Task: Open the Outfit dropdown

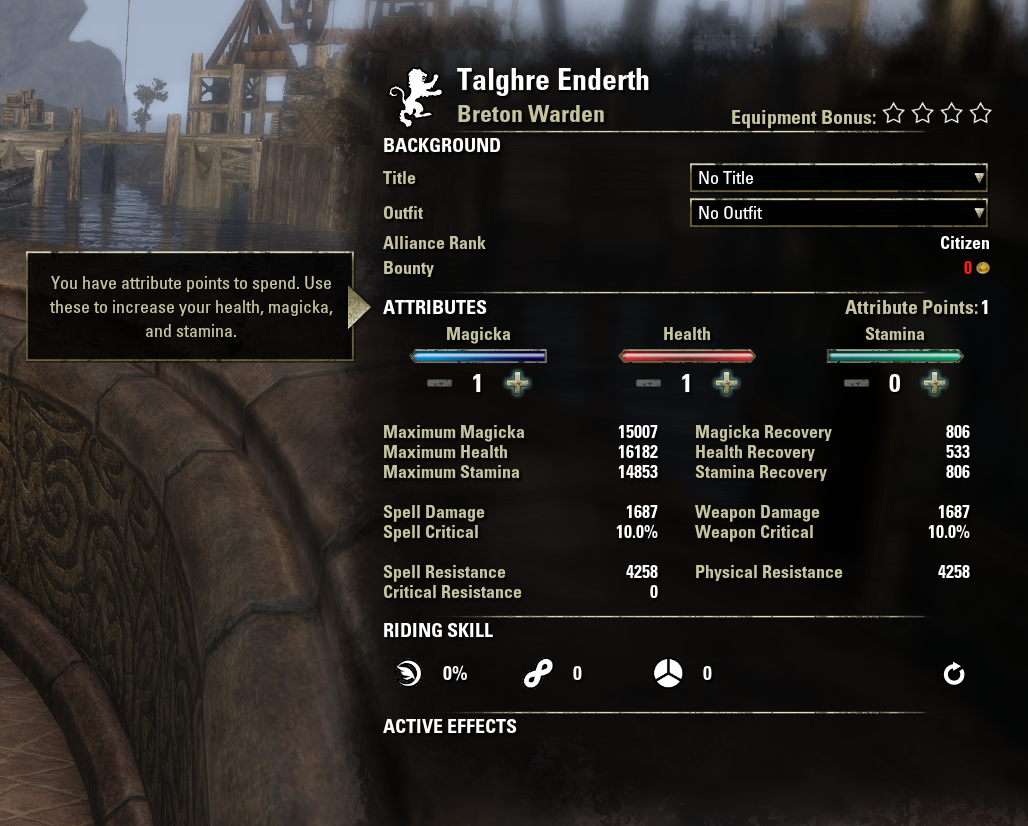Action: (x=838, y=213)
